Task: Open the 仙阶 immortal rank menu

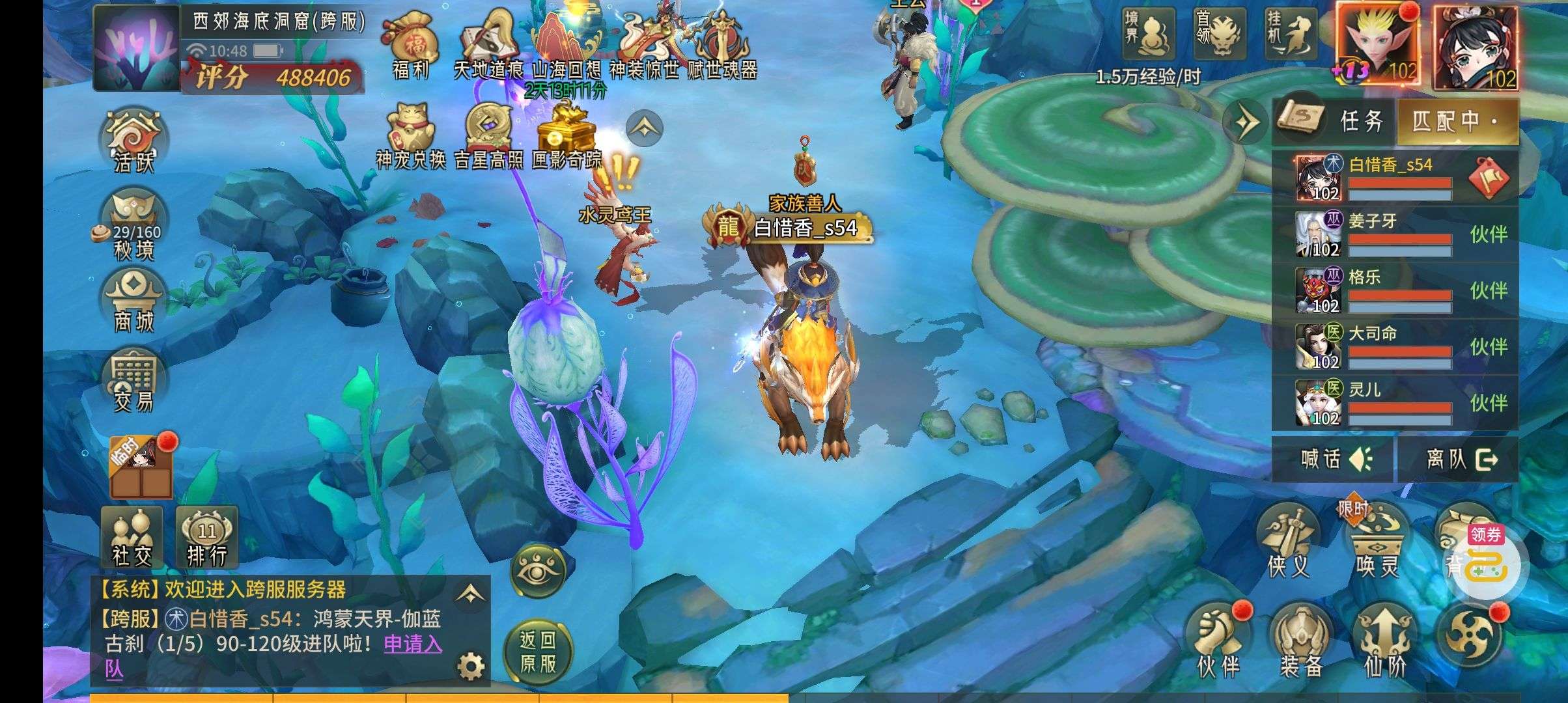Action: coord(1385,641)
